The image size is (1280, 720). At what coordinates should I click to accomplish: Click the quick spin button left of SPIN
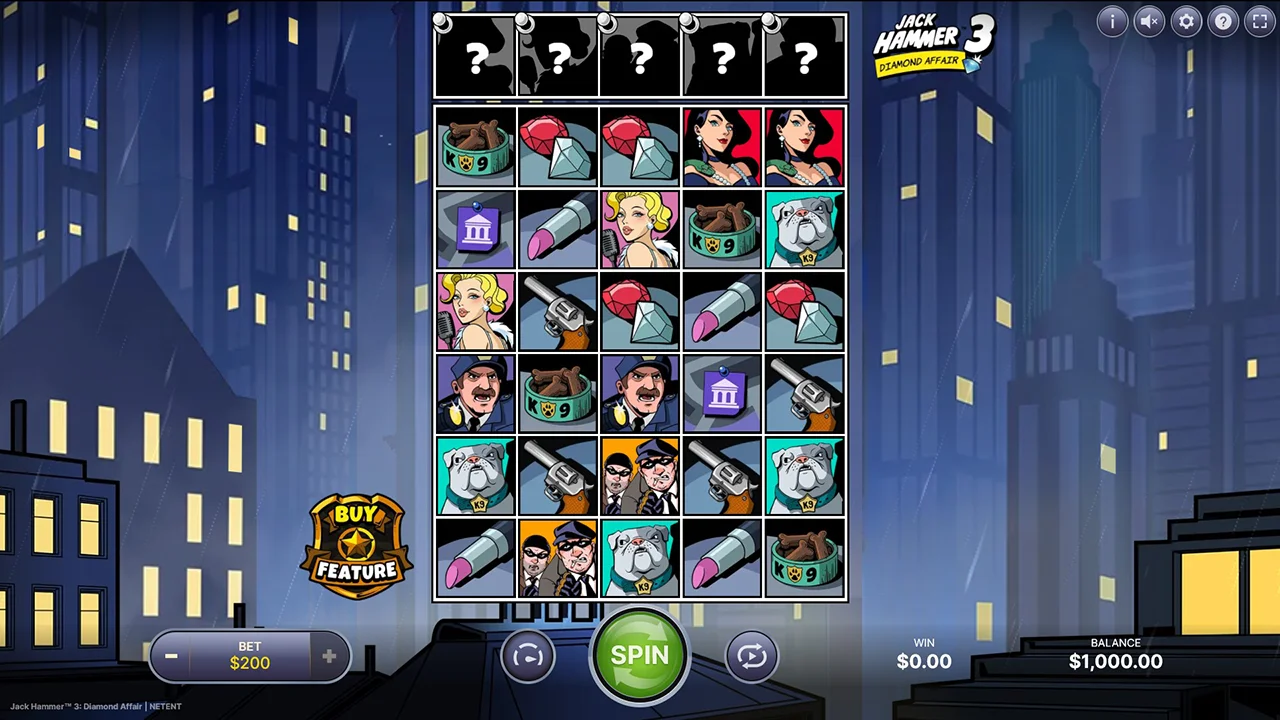click(x=527, y=656)
